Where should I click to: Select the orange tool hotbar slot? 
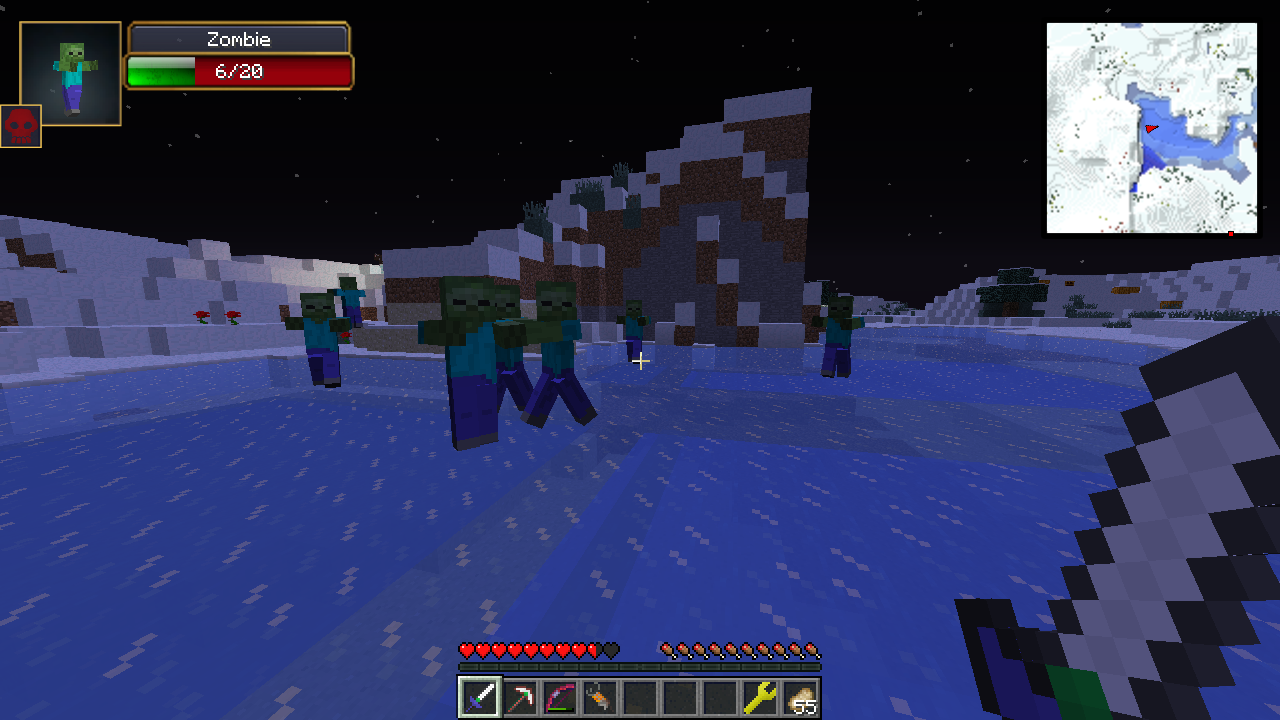(600, 697)
